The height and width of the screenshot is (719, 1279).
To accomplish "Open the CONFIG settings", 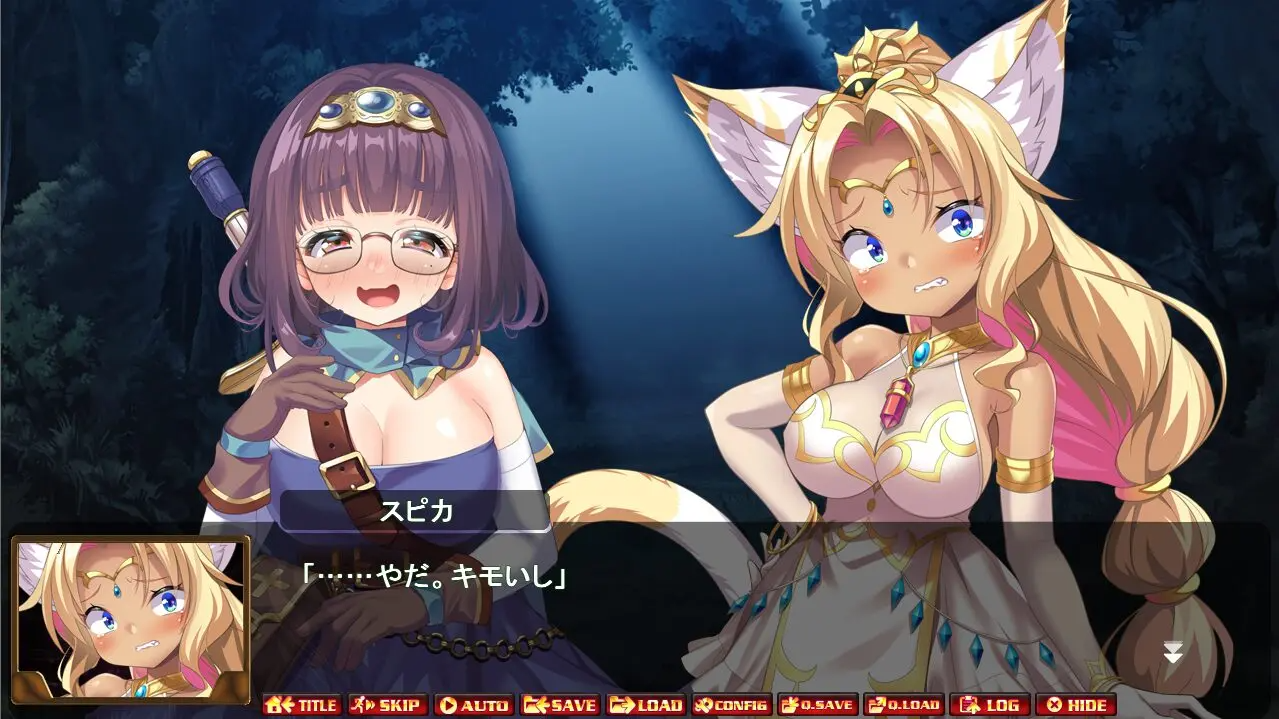I will (731, 705).
